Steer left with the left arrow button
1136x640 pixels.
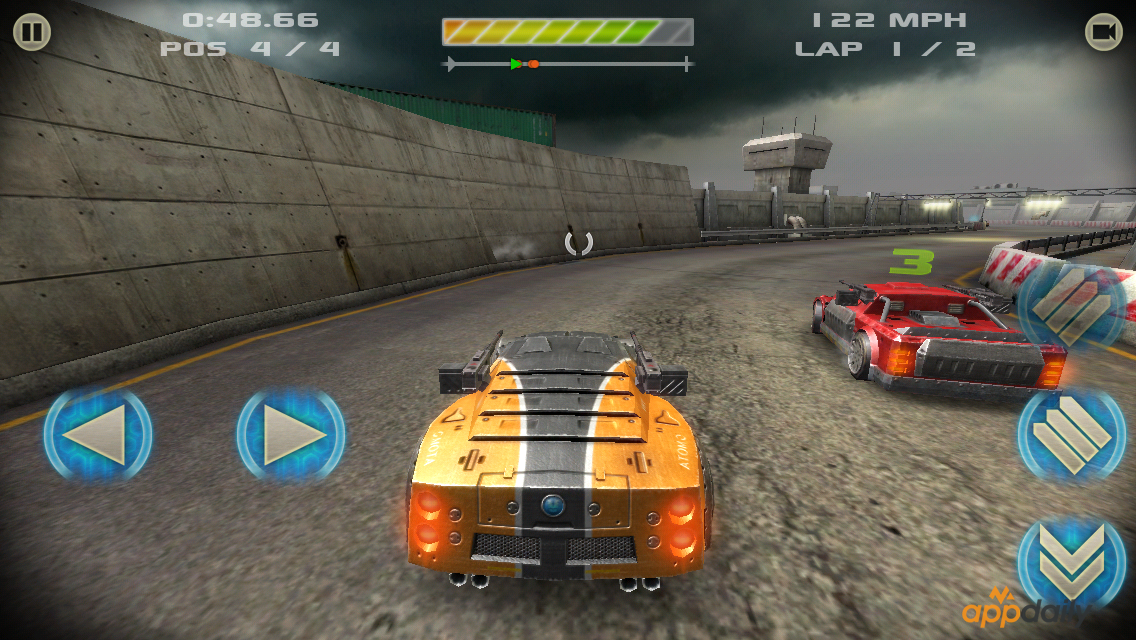[98, 435]
